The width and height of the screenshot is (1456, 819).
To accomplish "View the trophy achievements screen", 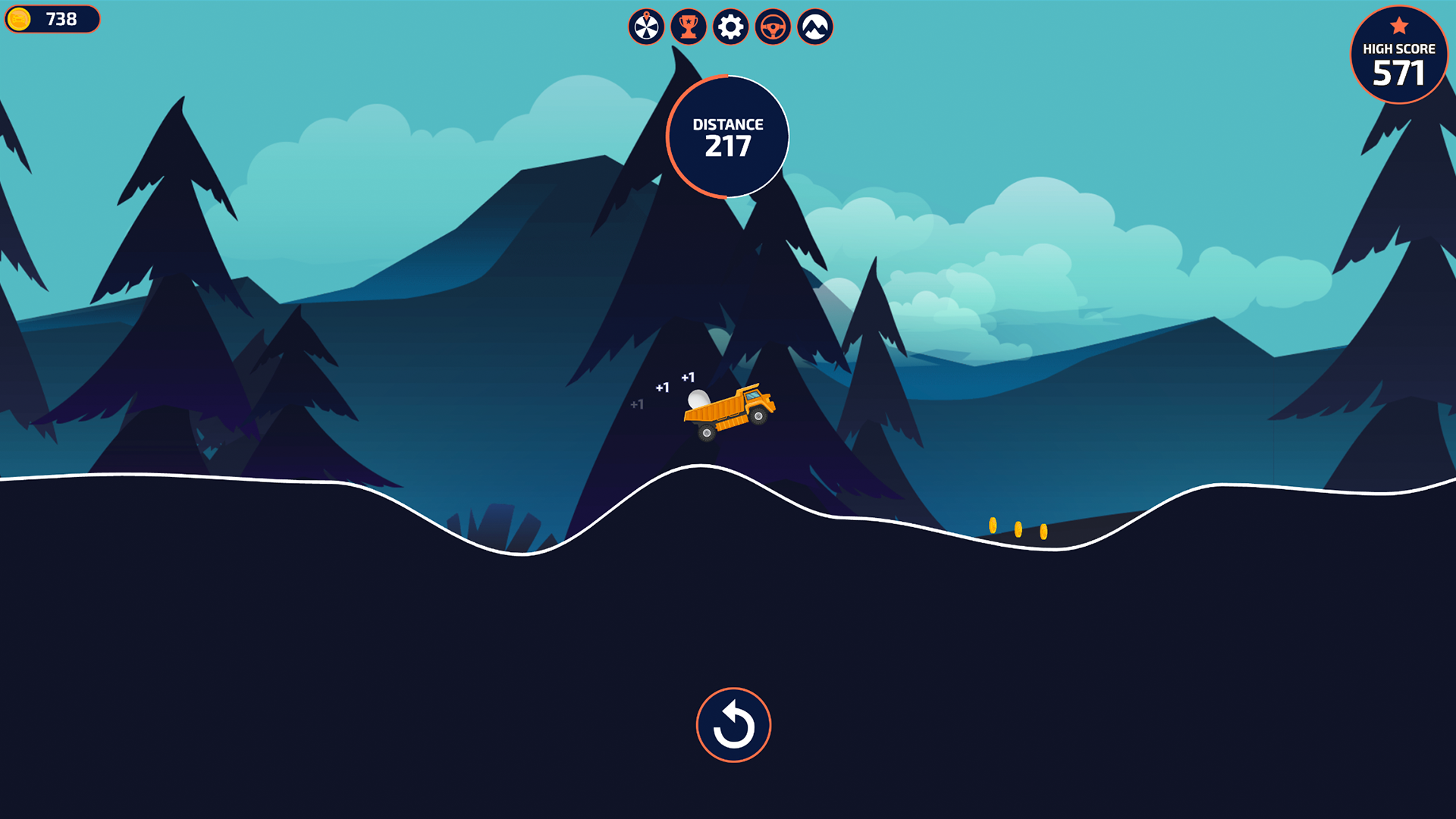I will tap(689, 27).
